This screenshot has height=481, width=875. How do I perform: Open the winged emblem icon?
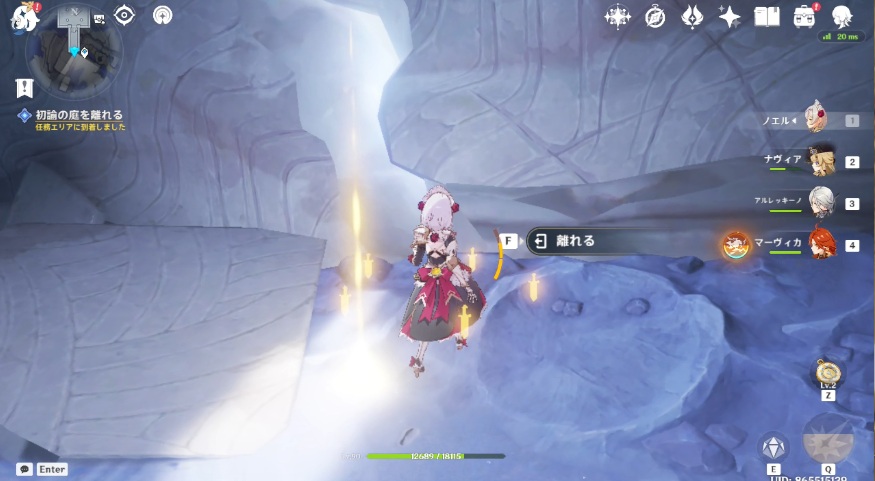pos(692,16)
